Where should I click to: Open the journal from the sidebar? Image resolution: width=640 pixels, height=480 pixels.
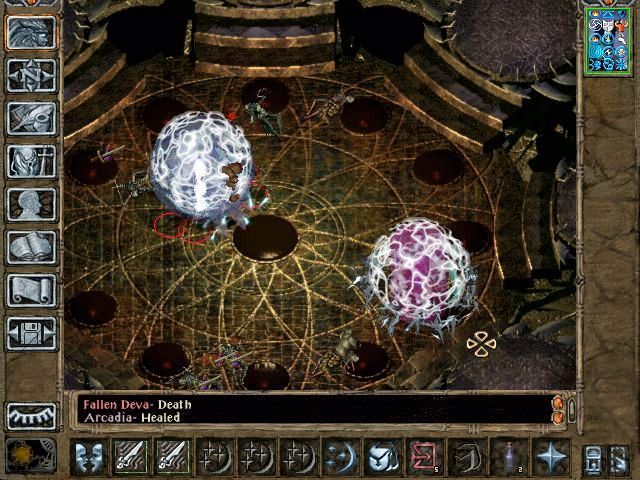pyautogui.click(x=31, y=118)
